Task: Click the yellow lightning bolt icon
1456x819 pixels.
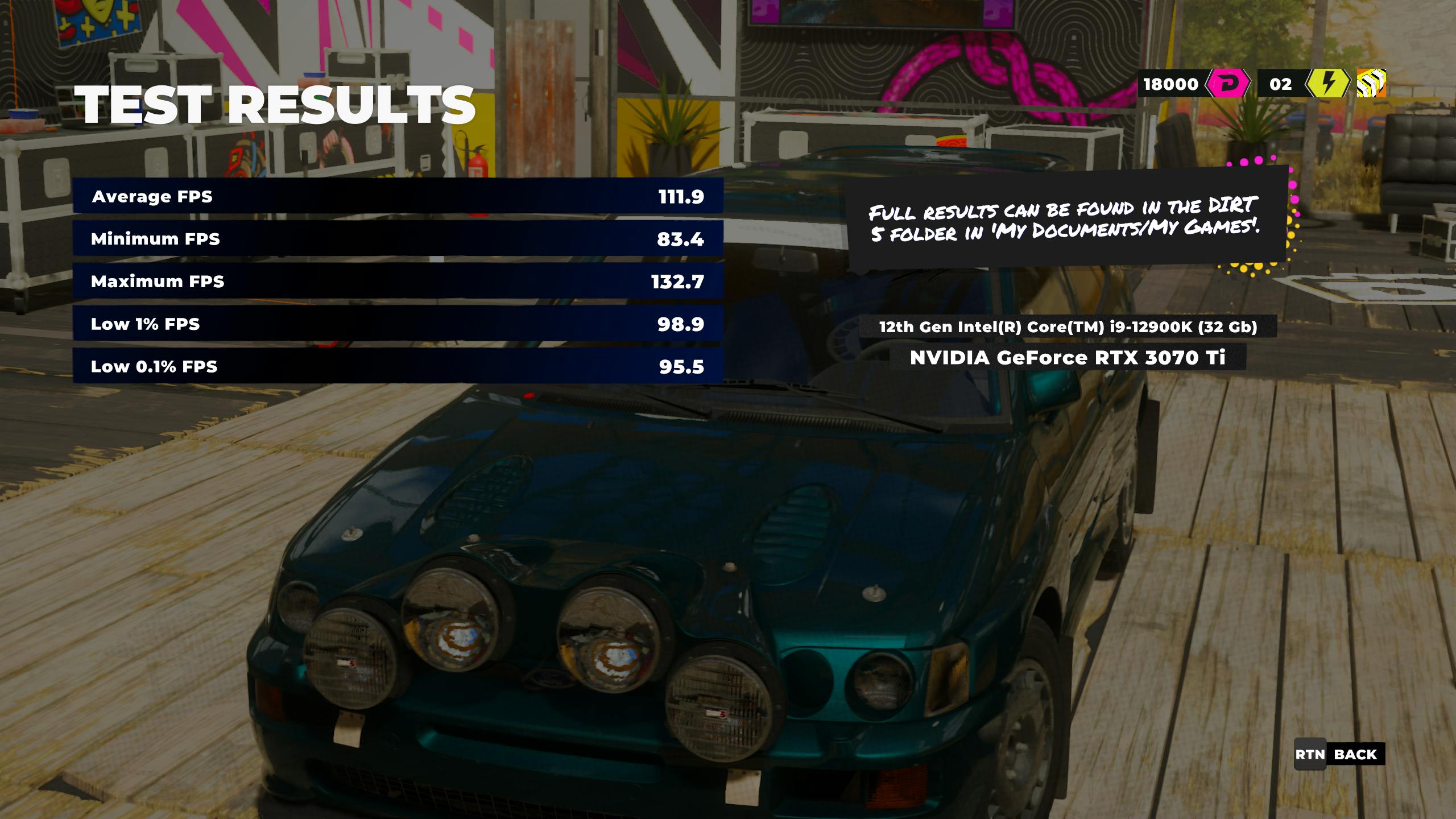Action: tap(1327, 84)
